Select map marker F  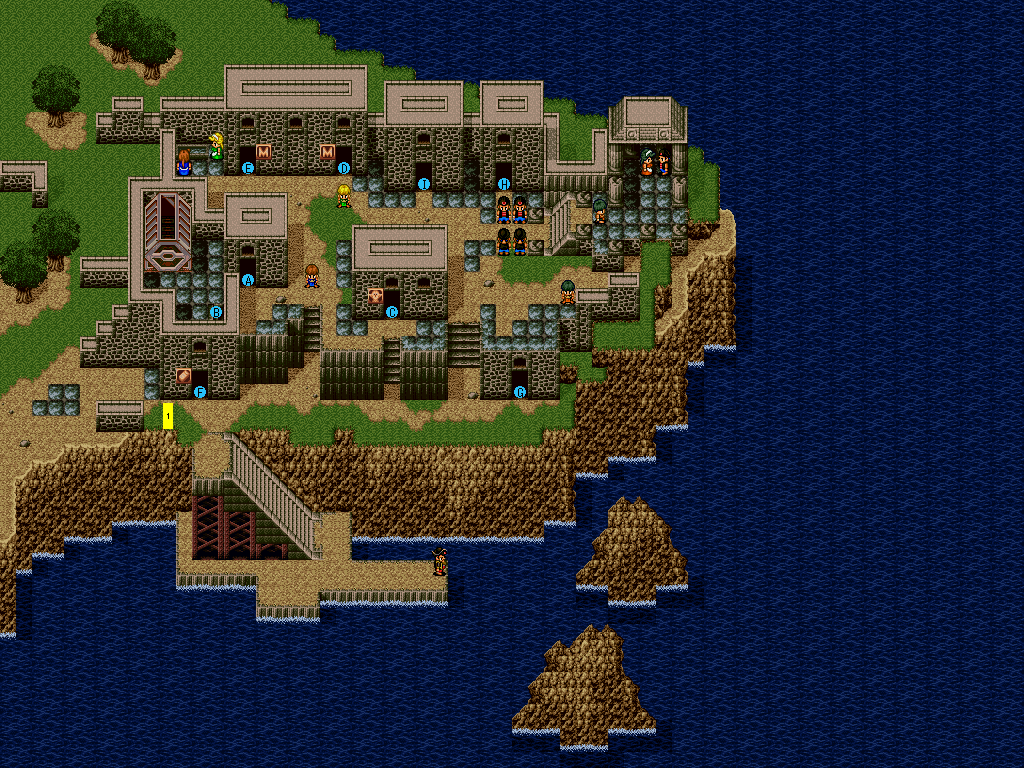tap(200, 392)
